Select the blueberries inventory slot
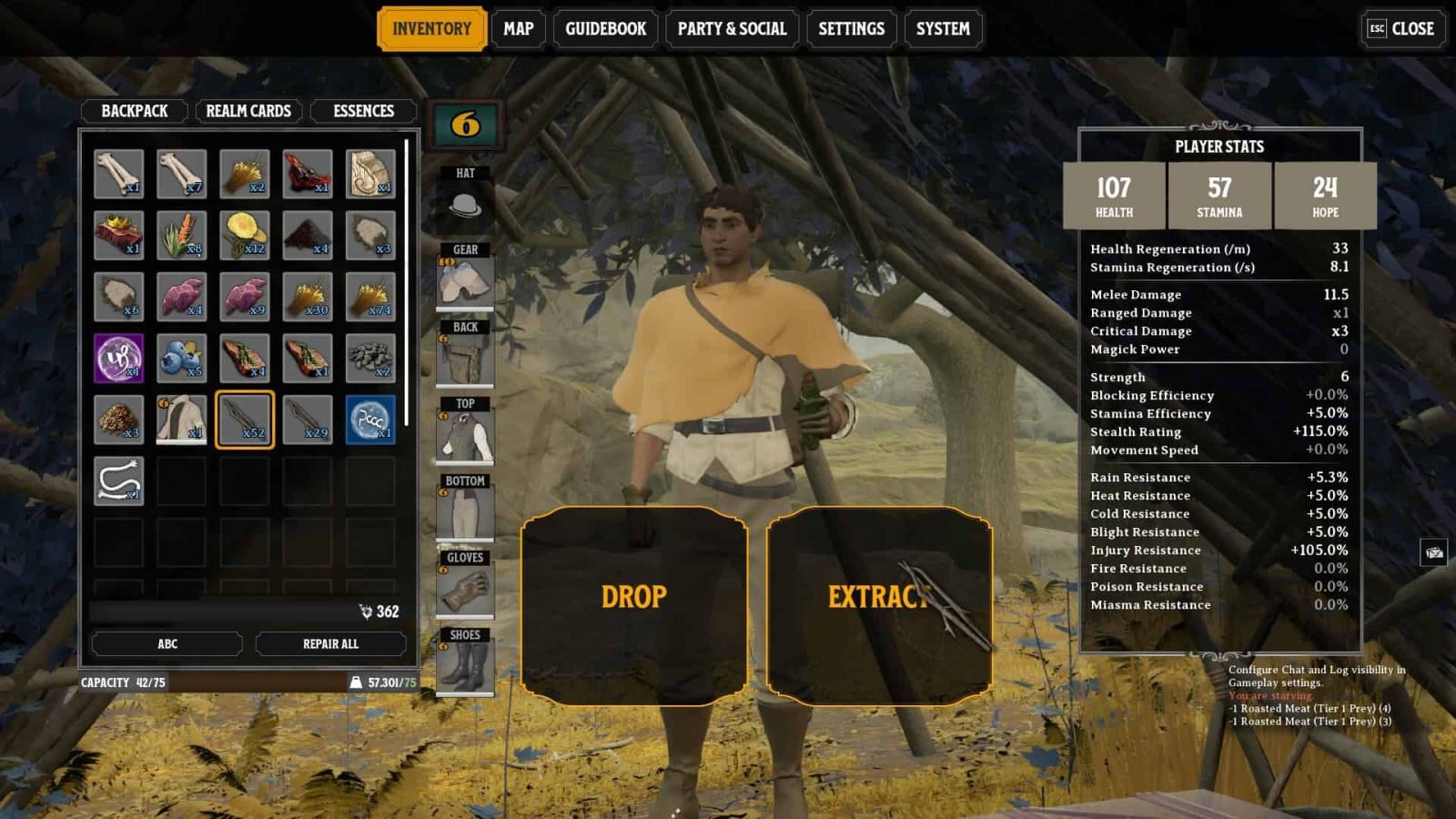 coord(181,358)
